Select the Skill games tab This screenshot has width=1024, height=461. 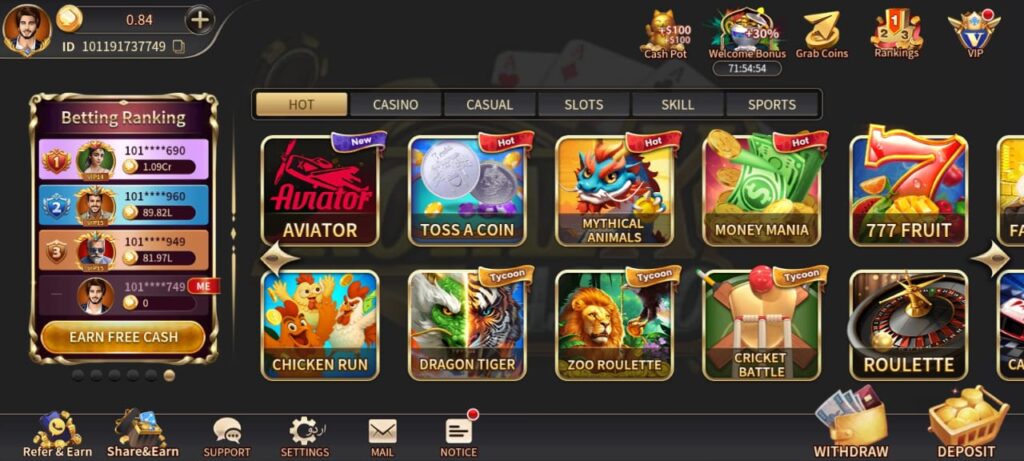[x=678, y=104]
